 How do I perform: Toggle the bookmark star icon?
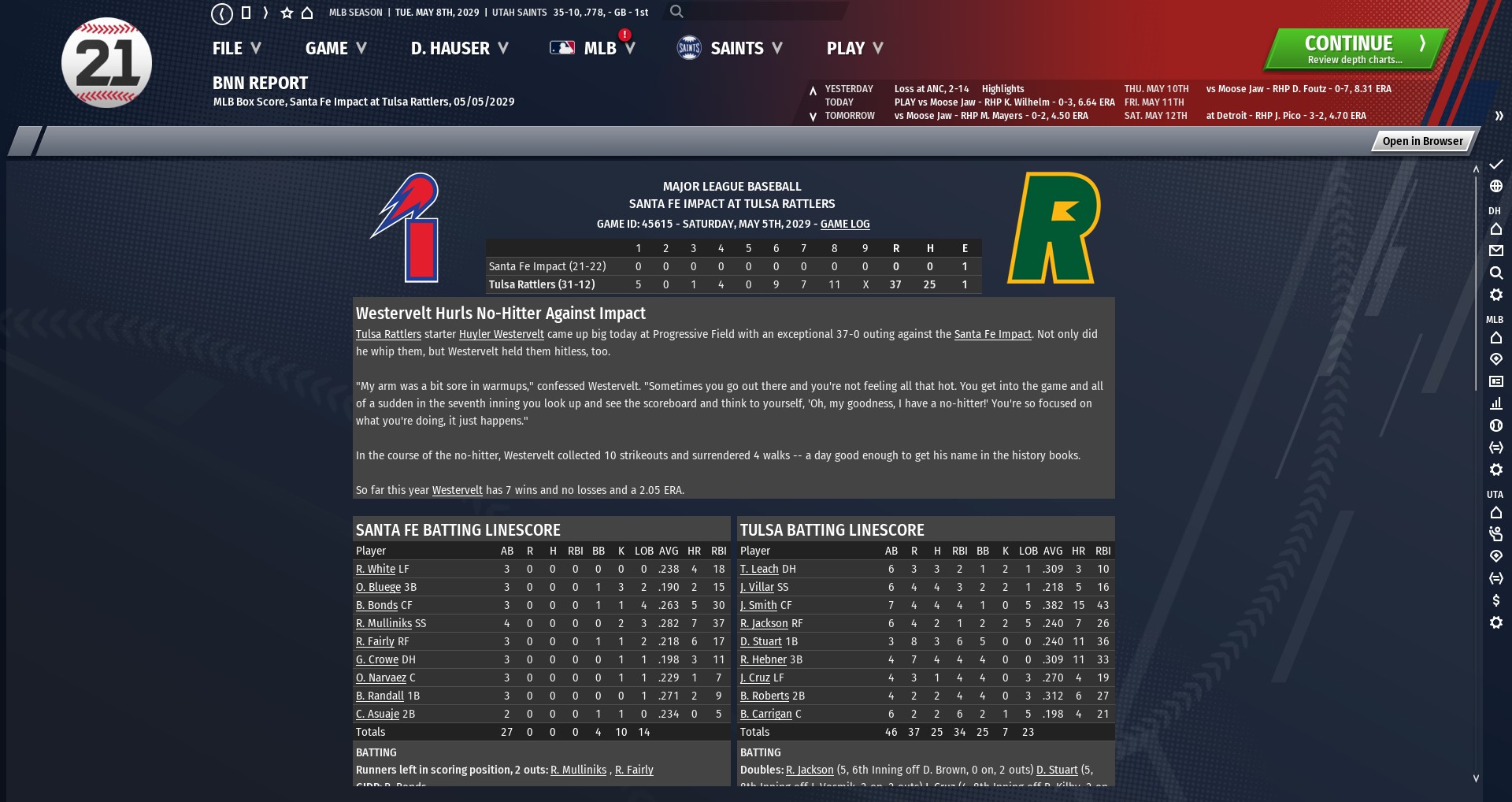[x=287, y=13]
